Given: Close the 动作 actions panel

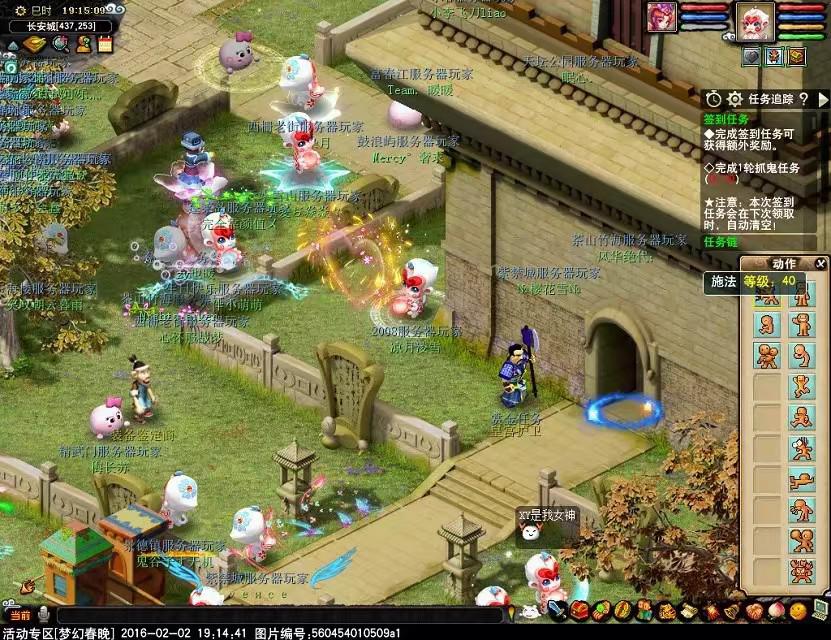Looking at the screenshot, I should pos(821,263).
